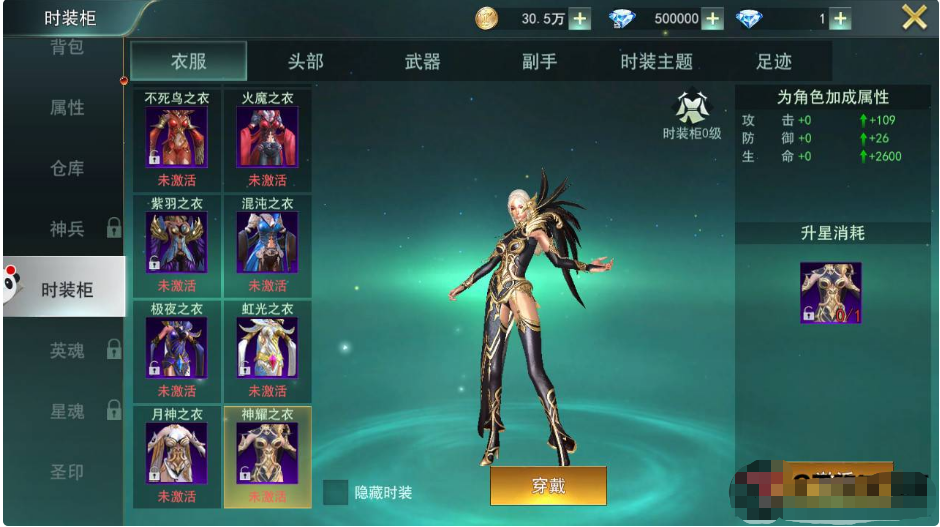The height and width of the screenshot is (527, 940).
Task: Select the 极夜之衣 outfit
Action: click(177, 348)
